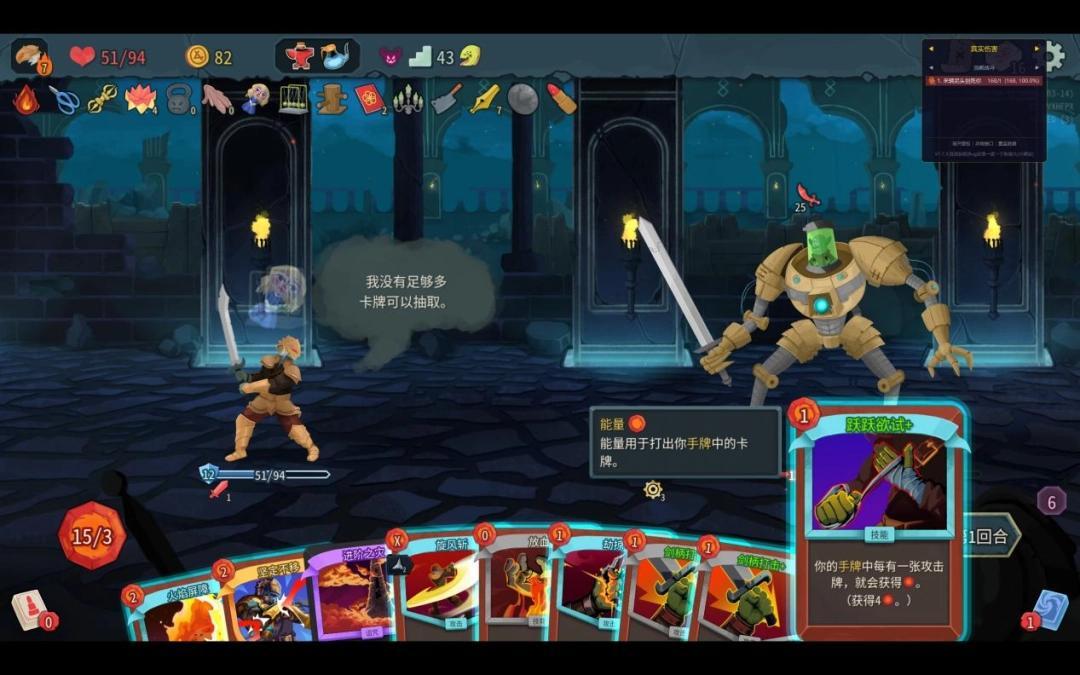
Task: Click the purple demon ascension icon
Action: coord(390,57)
